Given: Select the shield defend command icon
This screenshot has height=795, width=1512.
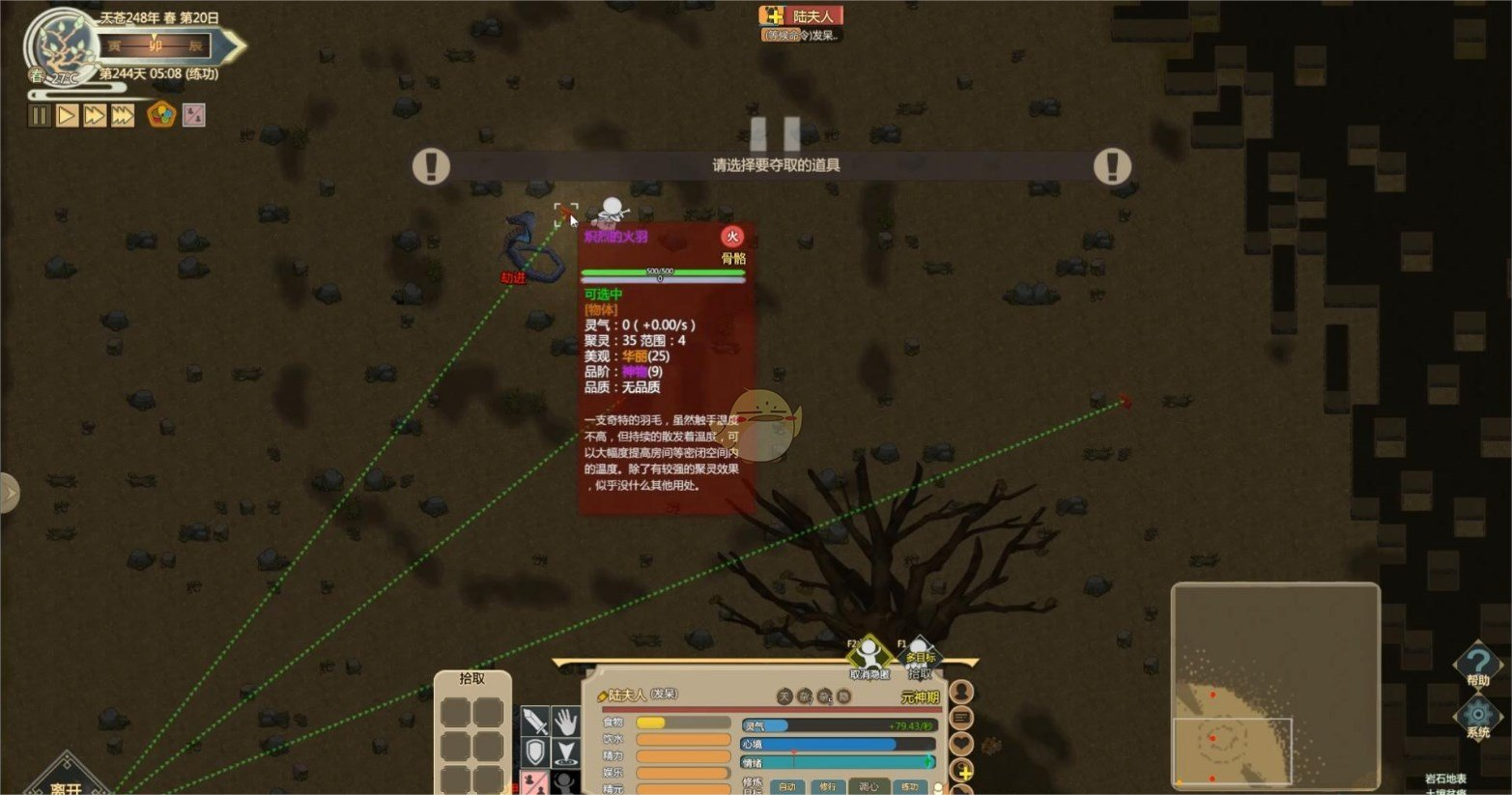Looking at the screenshot, I should [535, 752].
